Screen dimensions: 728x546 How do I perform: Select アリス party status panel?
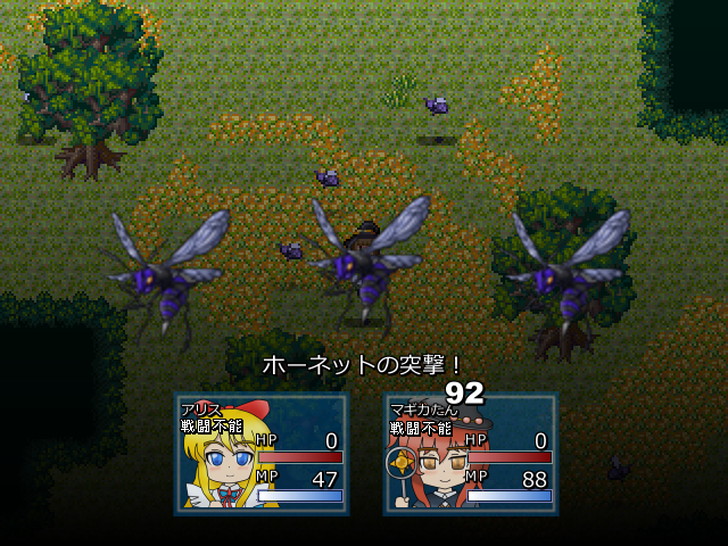262,453
